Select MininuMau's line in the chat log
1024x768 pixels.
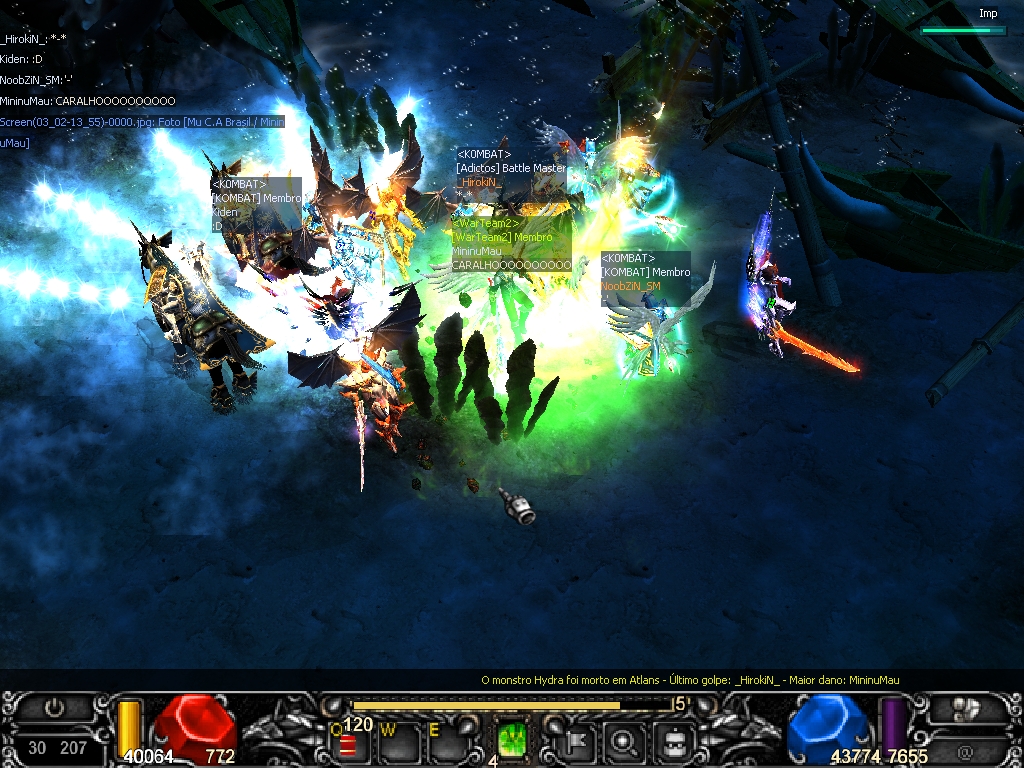coord(88,101)
